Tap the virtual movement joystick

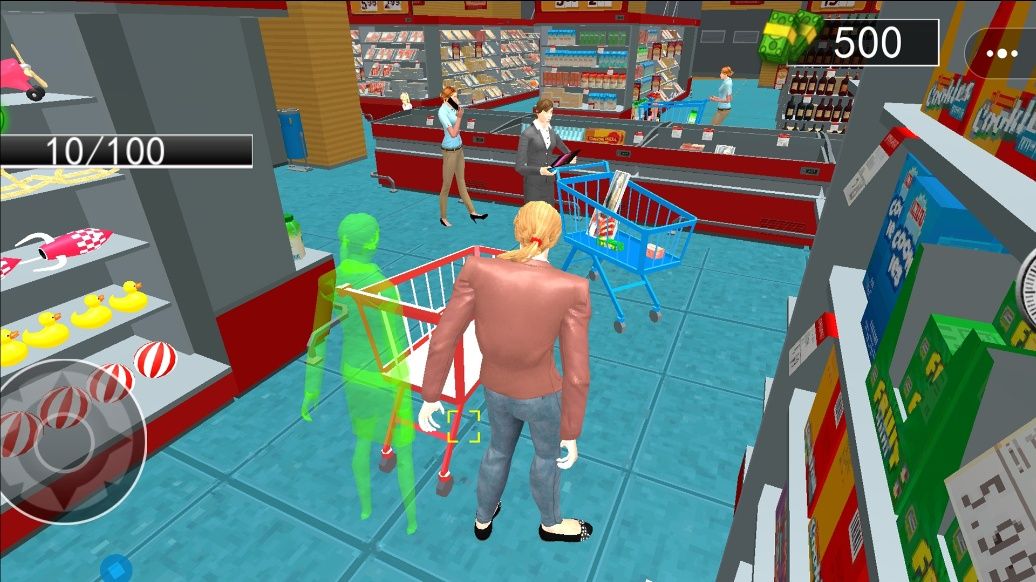65,440
